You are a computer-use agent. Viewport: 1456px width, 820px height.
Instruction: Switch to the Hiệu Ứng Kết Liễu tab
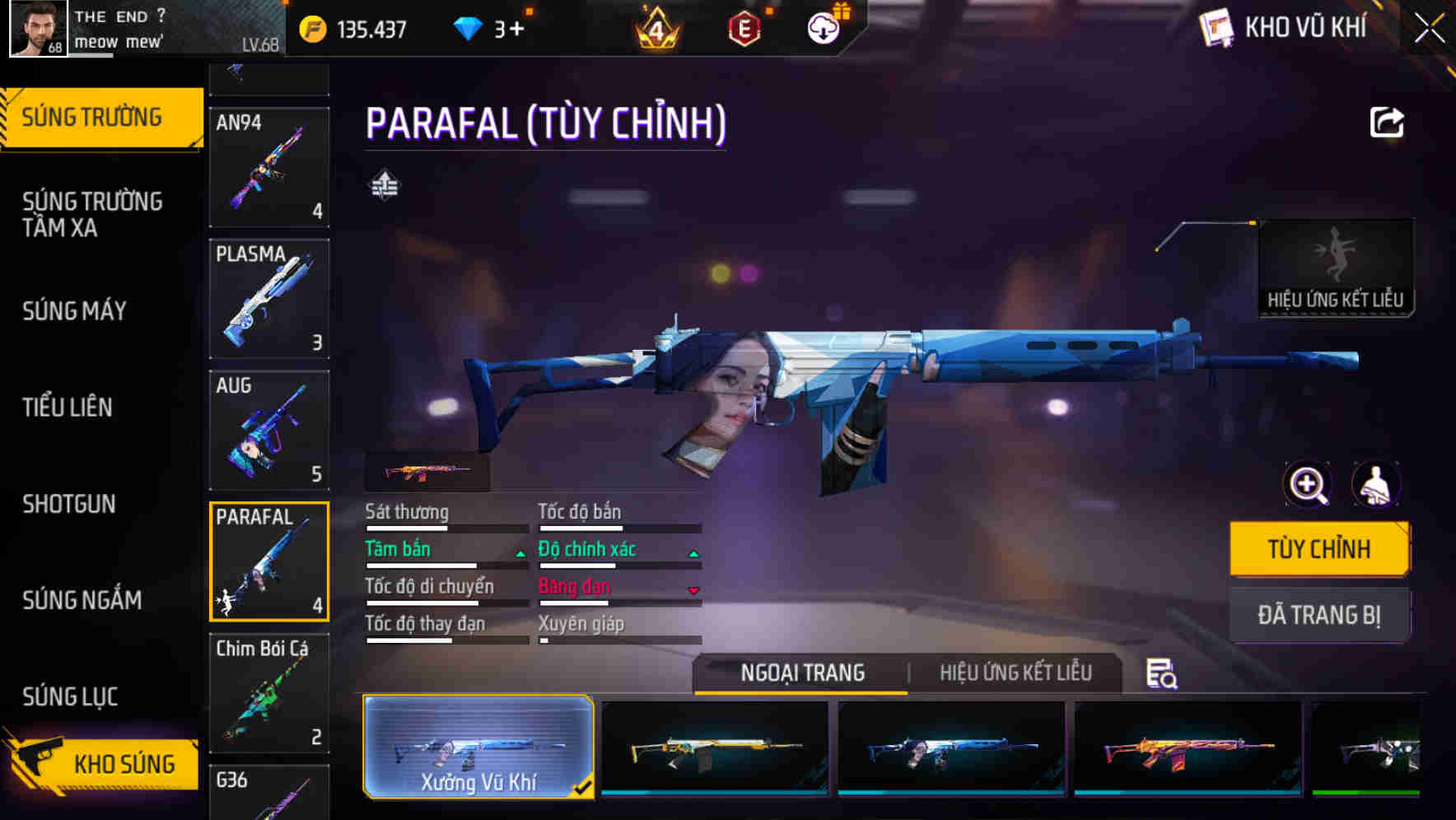tap(1015, 673)
